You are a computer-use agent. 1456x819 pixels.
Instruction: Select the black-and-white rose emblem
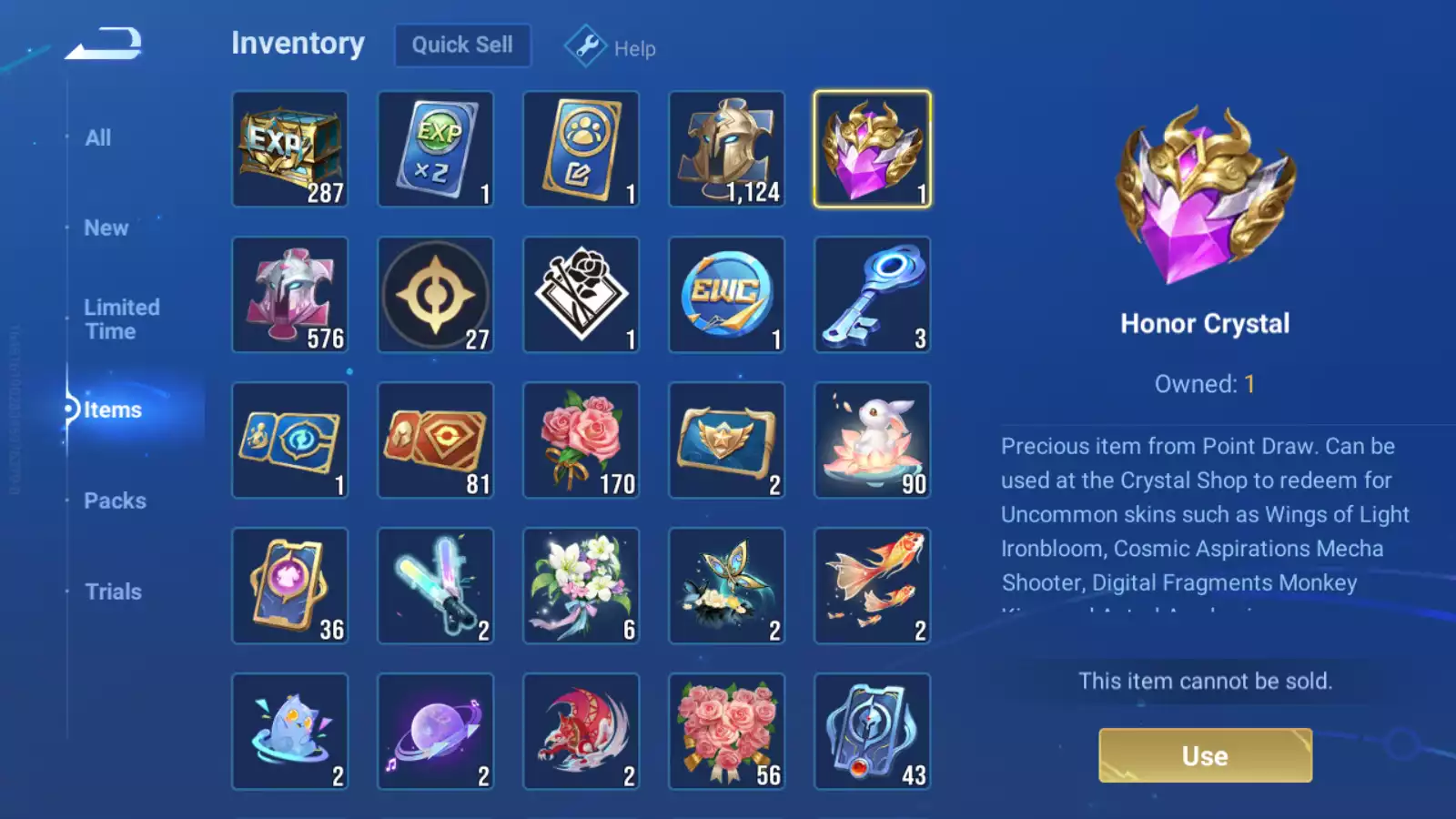(x=581, y=295)
